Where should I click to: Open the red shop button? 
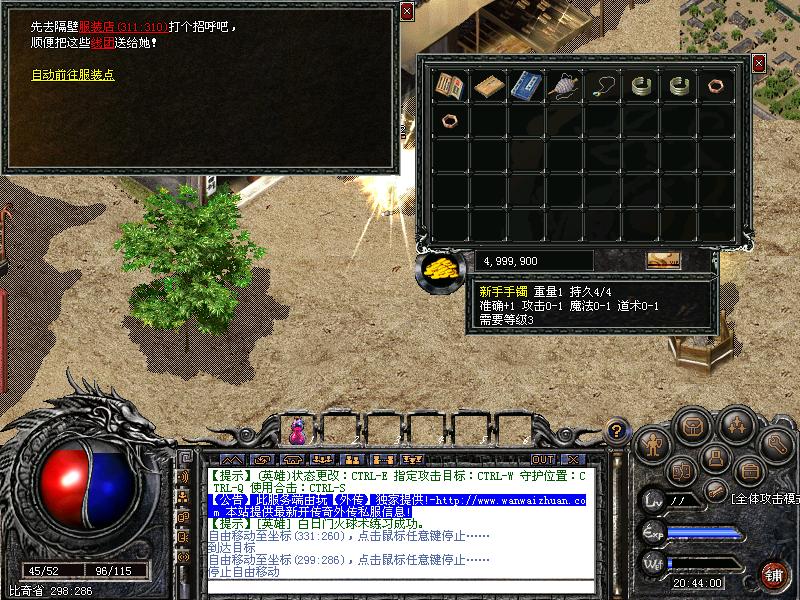click(x=774, y=575)
